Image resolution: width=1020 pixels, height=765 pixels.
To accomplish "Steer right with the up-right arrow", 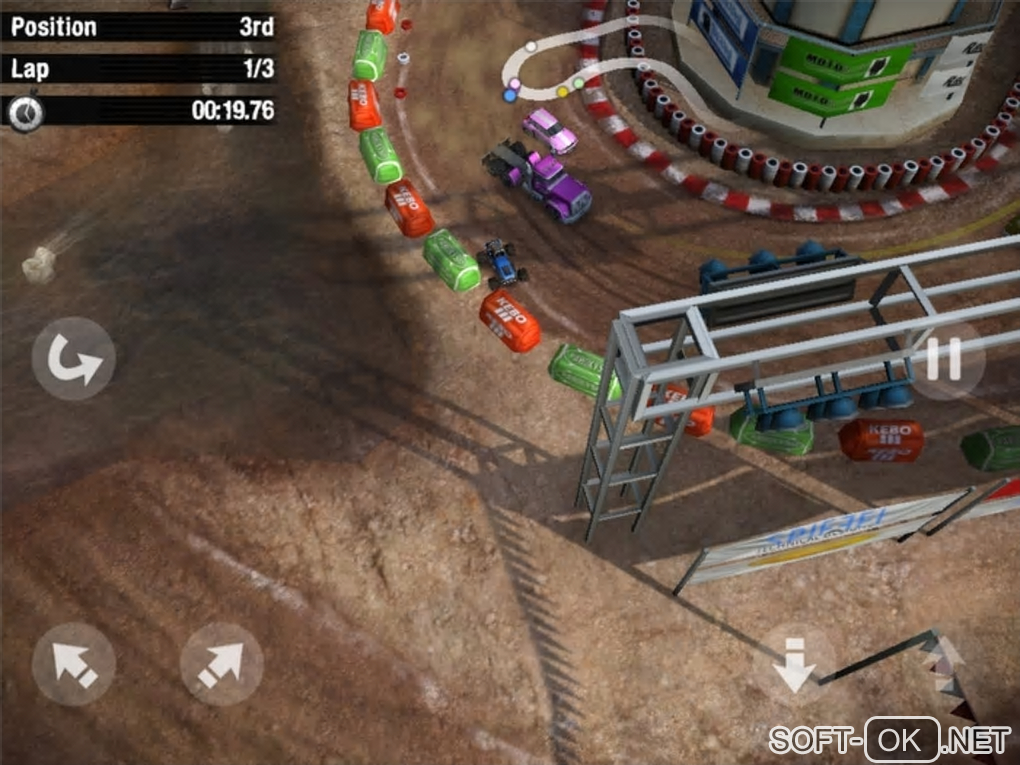I will pyautogui.click(x=221, y=664).
